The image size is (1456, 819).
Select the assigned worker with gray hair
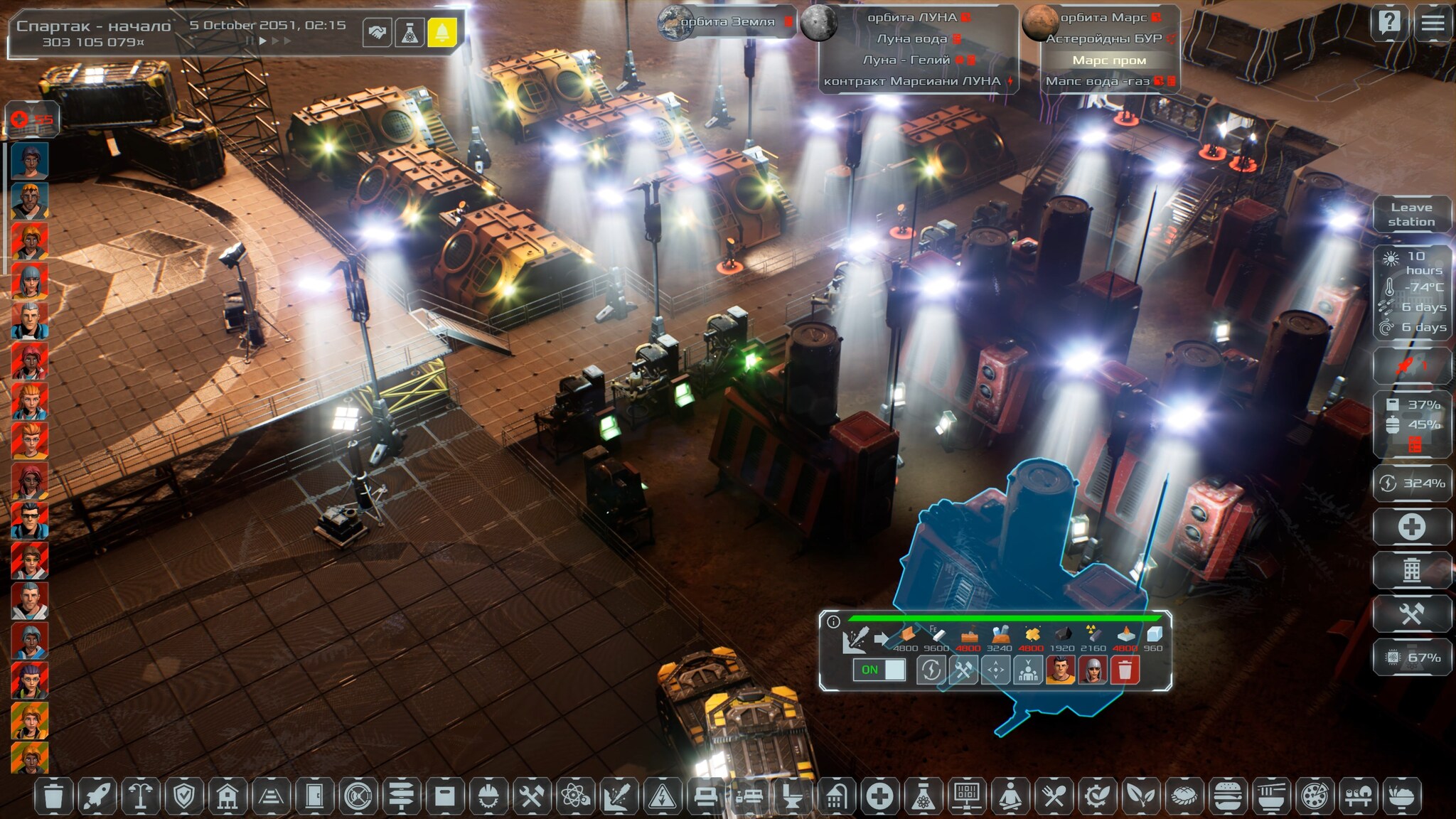[x=1092, y=670]
